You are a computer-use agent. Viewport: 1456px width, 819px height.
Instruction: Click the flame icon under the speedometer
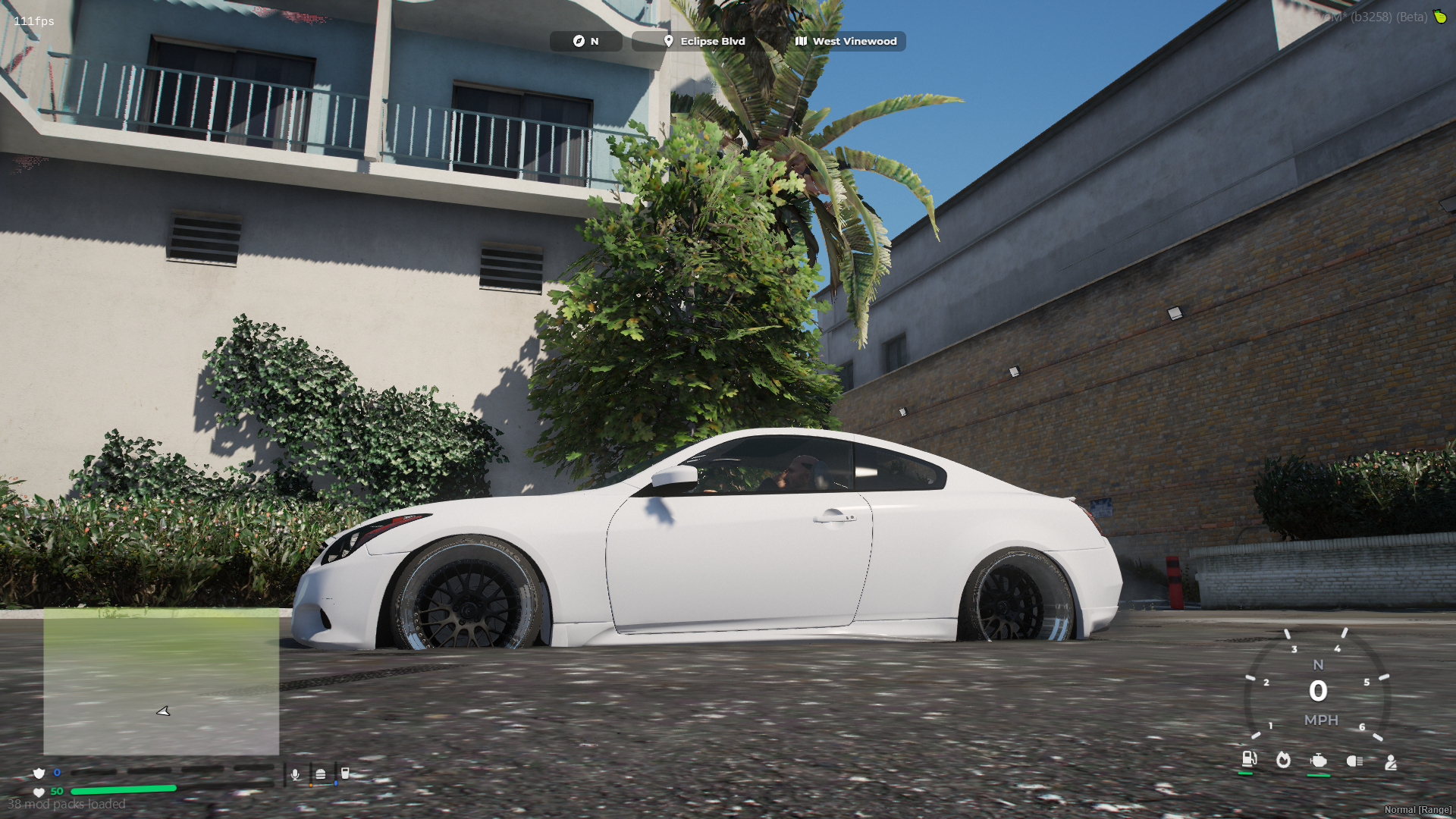(1283, 760)
